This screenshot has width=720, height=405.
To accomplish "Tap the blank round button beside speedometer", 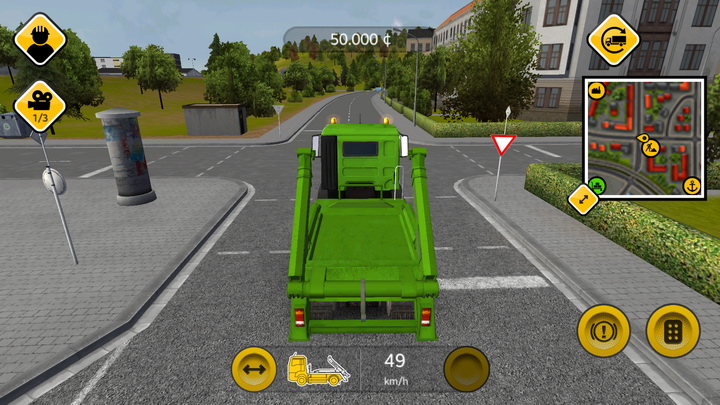I will click(x=466, y=370).
